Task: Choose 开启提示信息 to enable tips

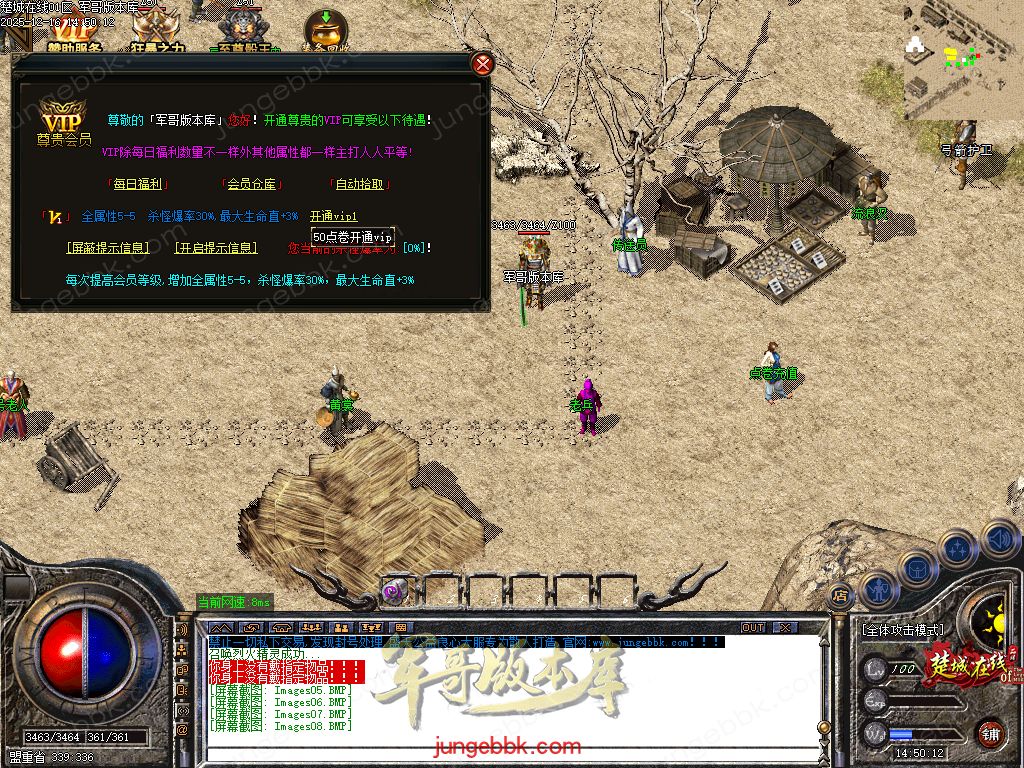Action: pyautogui.click(x=215, y=248)
